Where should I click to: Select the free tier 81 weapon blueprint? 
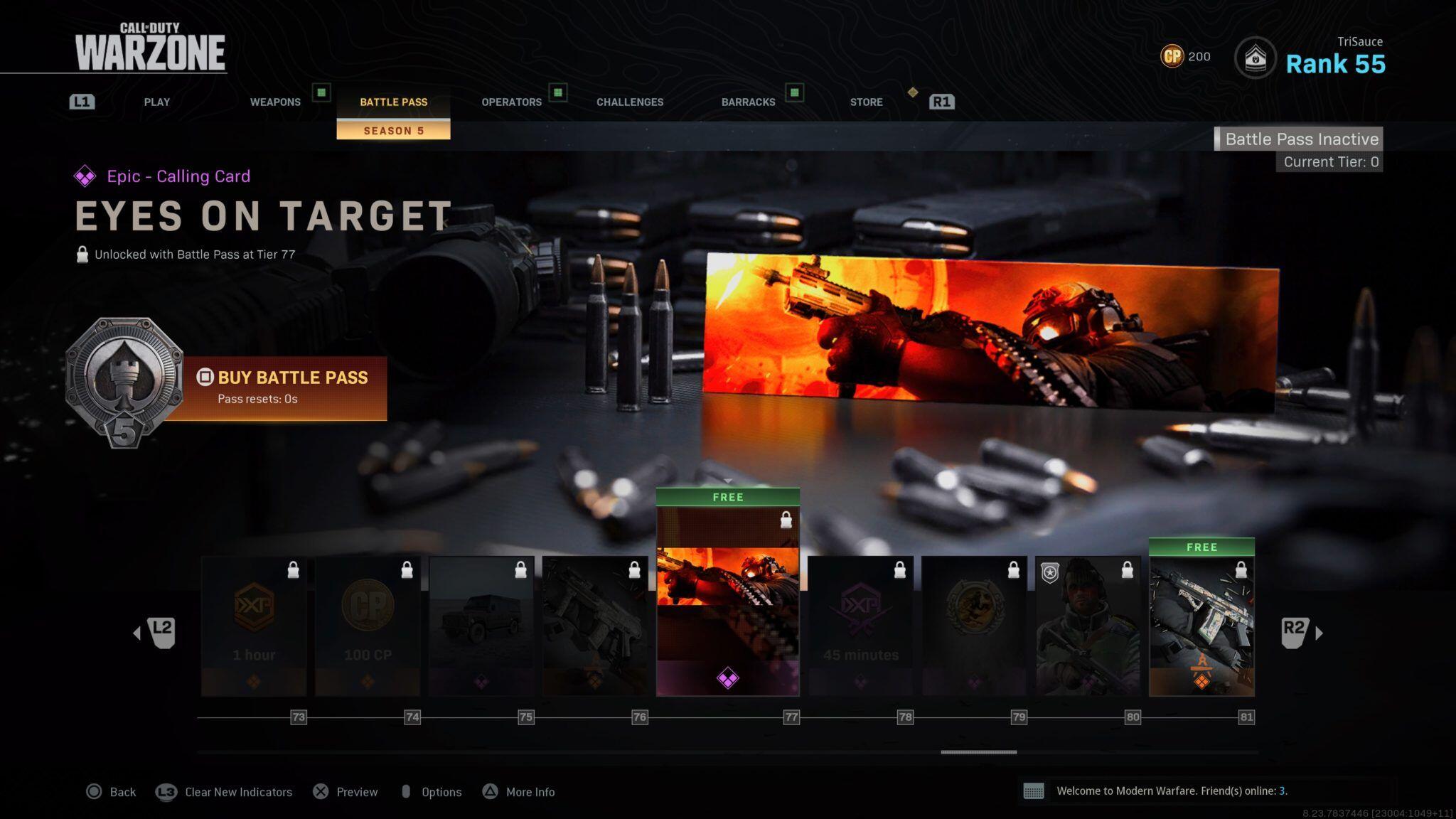point(1201,626)
